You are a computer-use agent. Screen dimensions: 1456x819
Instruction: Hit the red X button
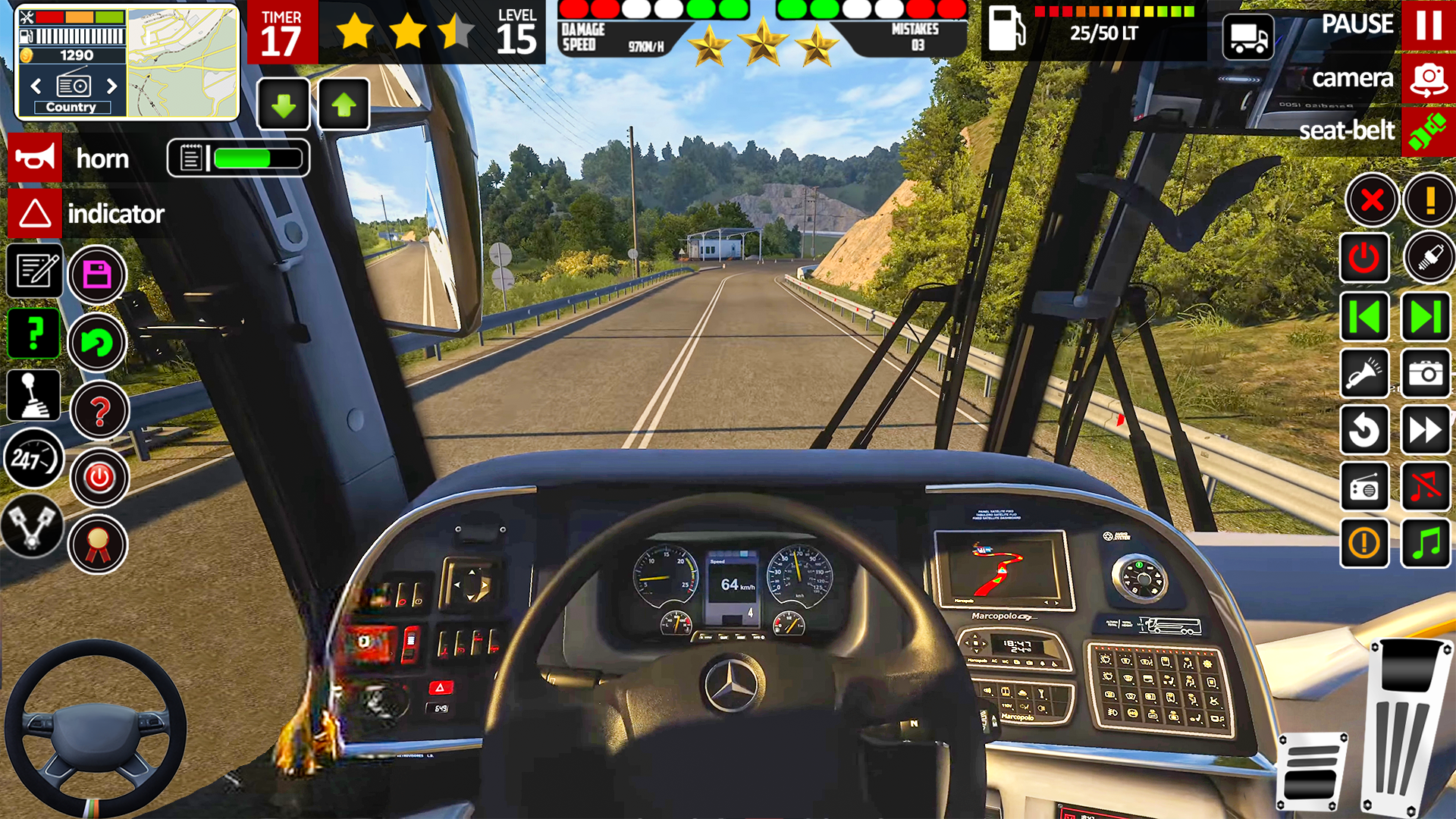(x=1372, y=201)
